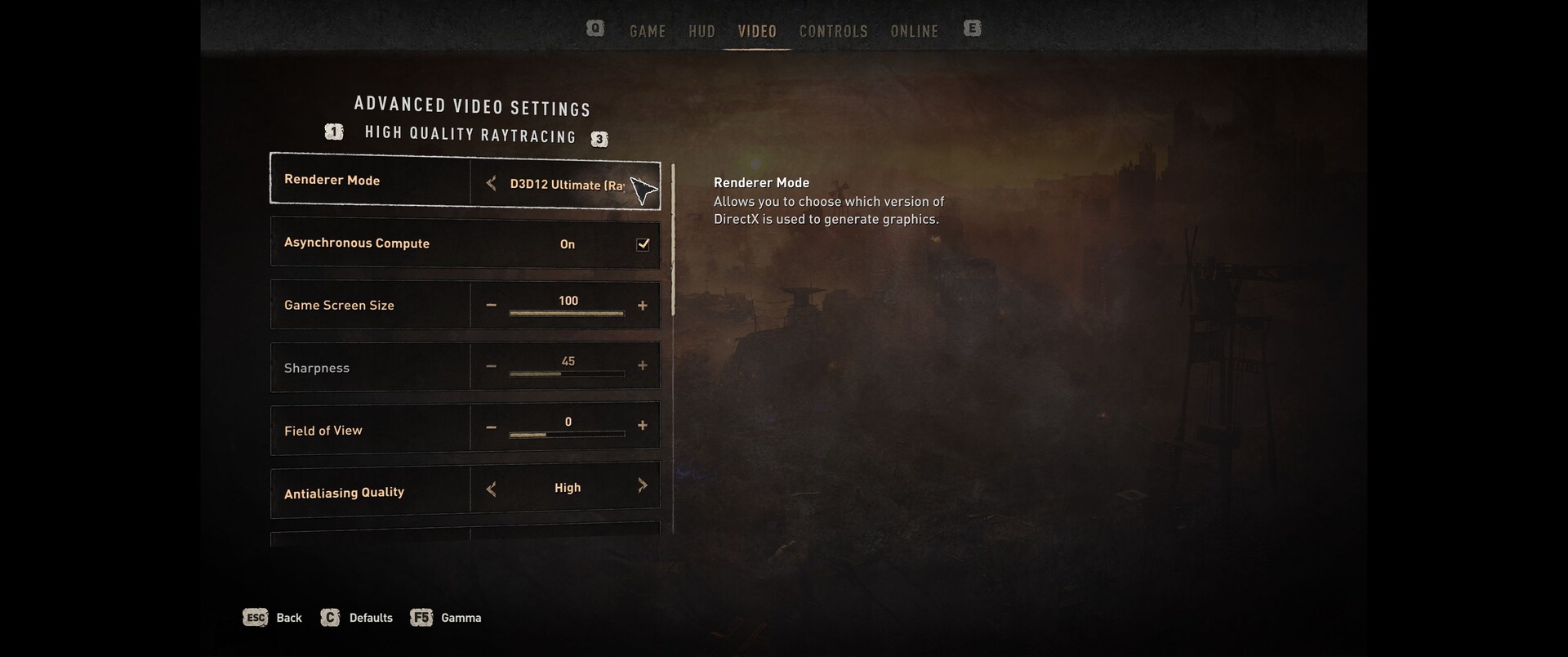
Task: Increase Field of View with plus button
Action: 643,426
